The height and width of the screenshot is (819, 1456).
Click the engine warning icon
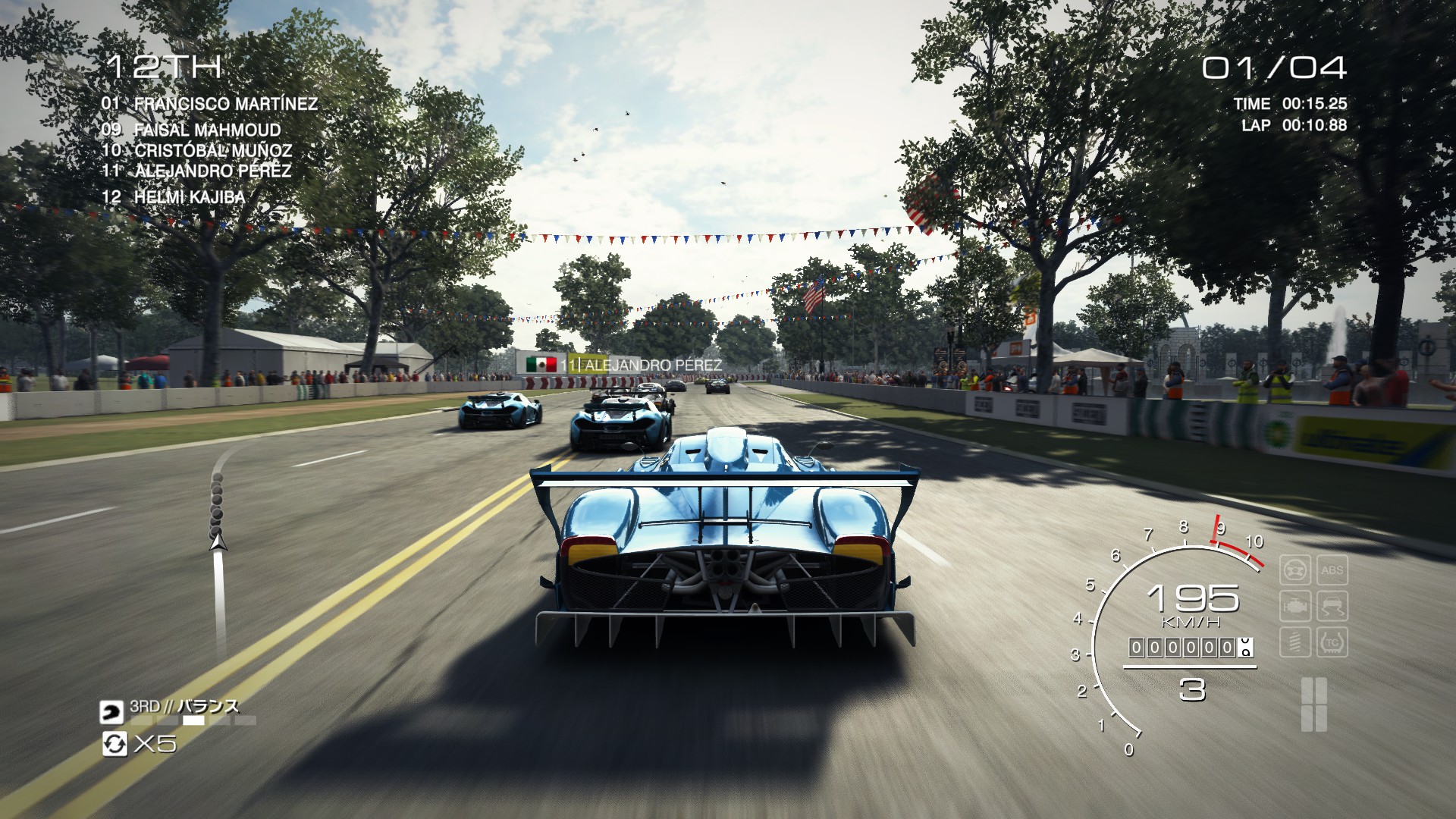[1297, 606]
